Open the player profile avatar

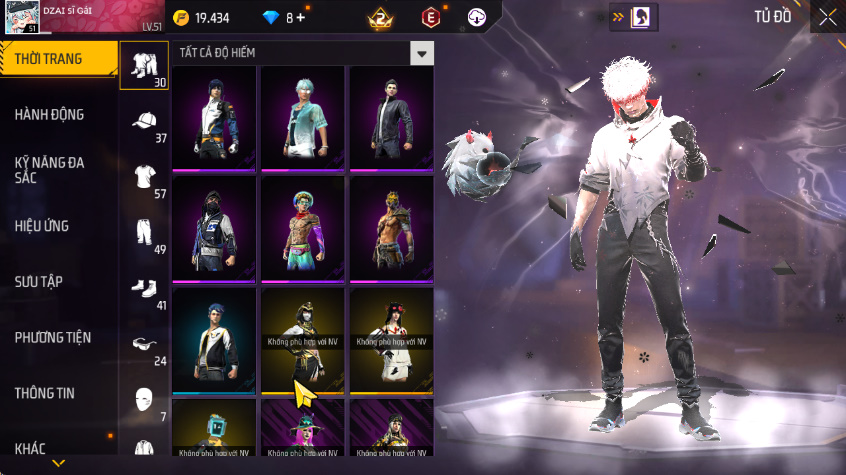(x=20, y=18)
